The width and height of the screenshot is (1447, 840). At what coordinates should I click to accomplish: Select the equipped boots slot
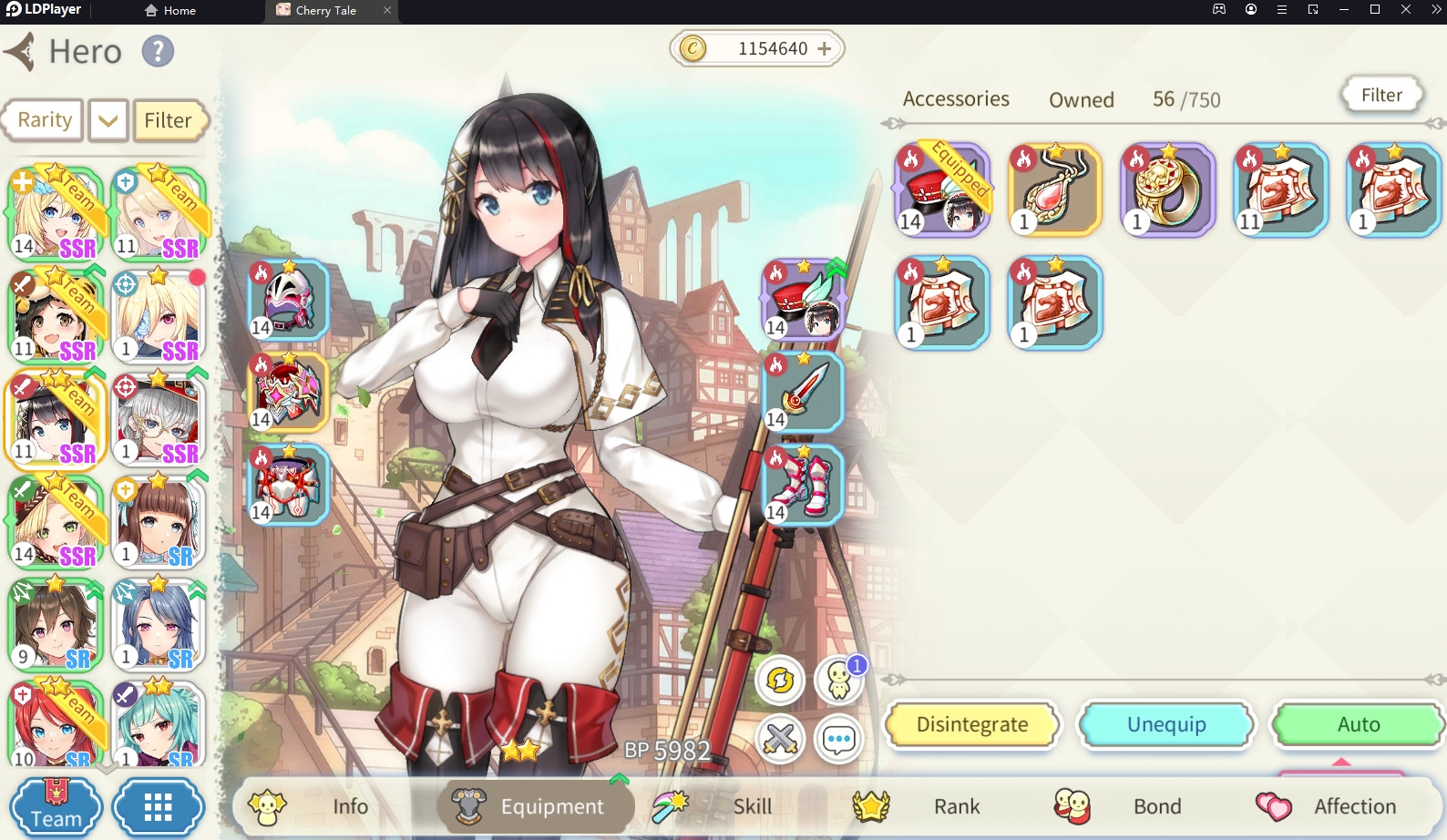pyautogui.click(x=803, y=486)
